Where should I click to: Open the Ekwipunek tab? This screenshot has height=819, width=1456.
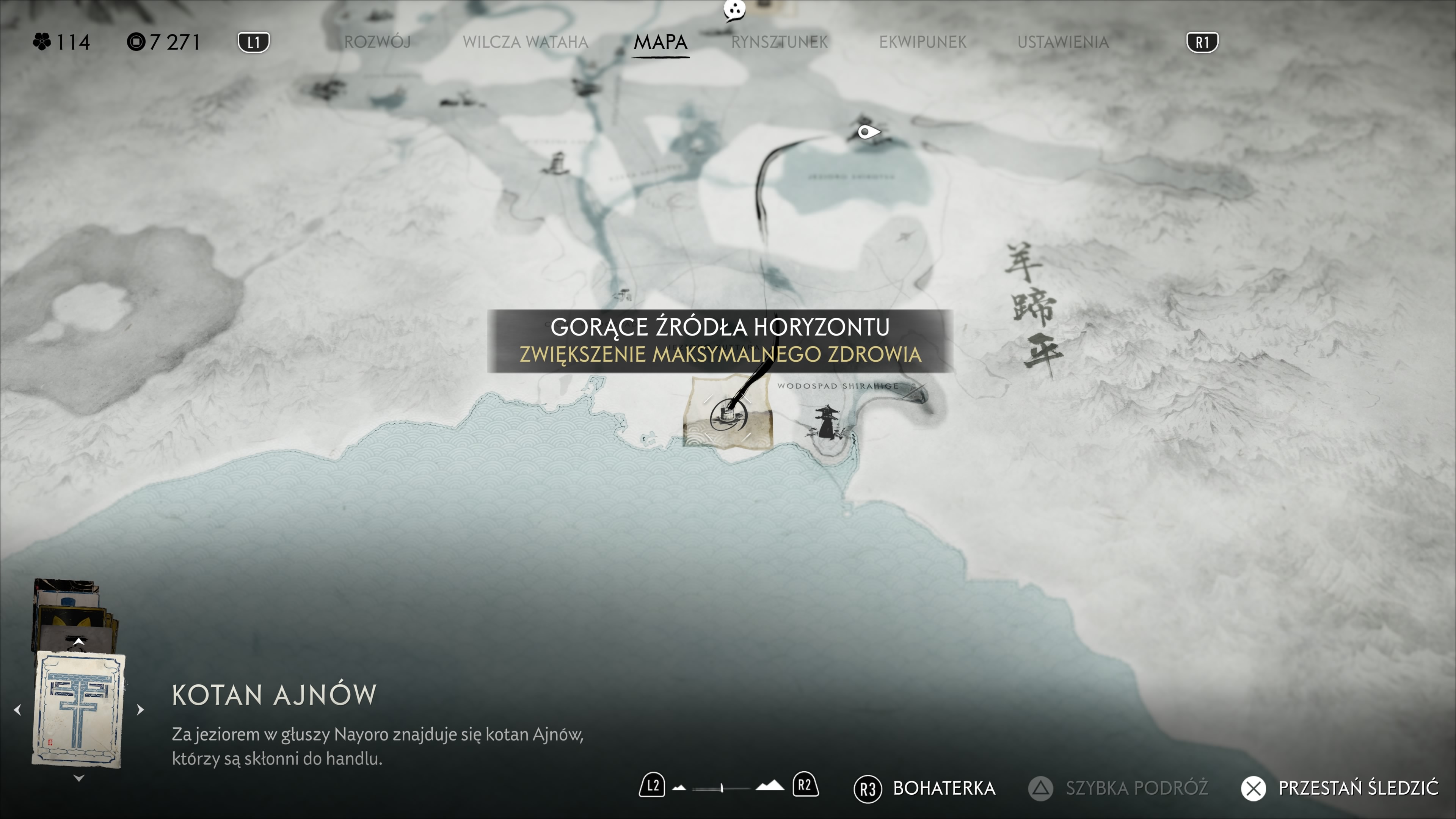point(923,42)
